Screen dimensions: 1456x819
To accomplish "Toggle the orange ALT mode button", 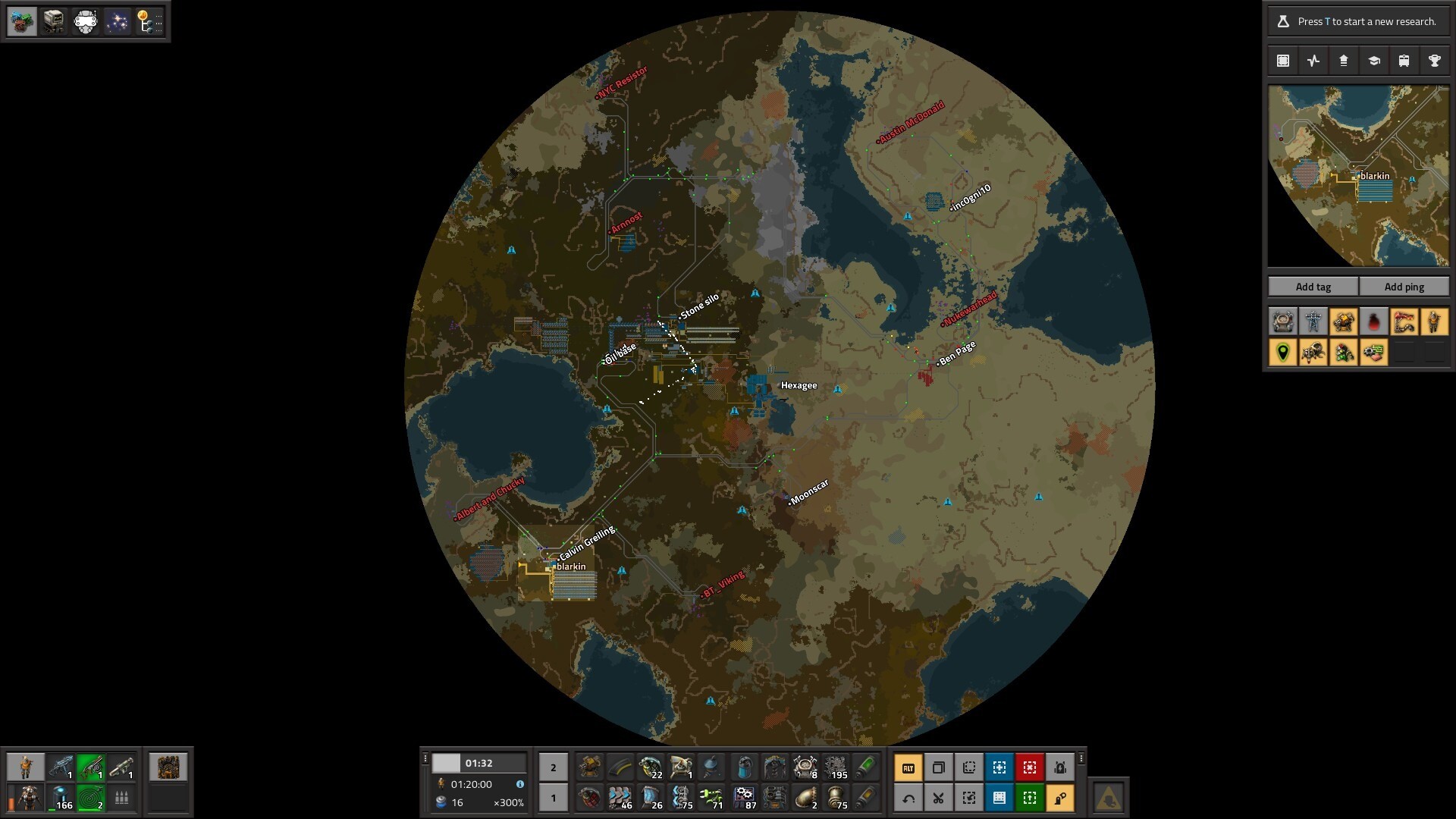I will tap(908, 768).
